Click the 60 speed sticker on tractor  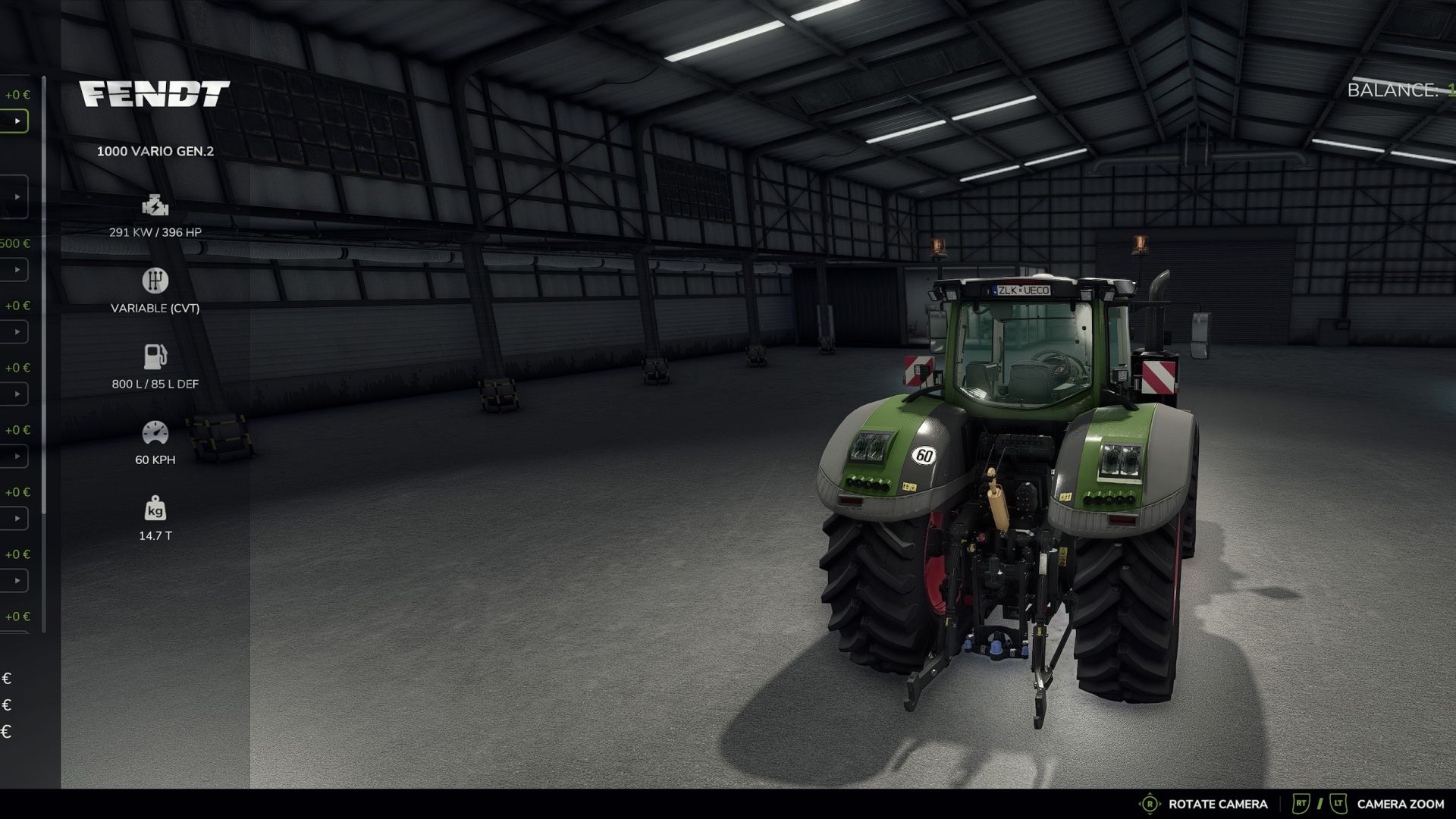[924, 456]
